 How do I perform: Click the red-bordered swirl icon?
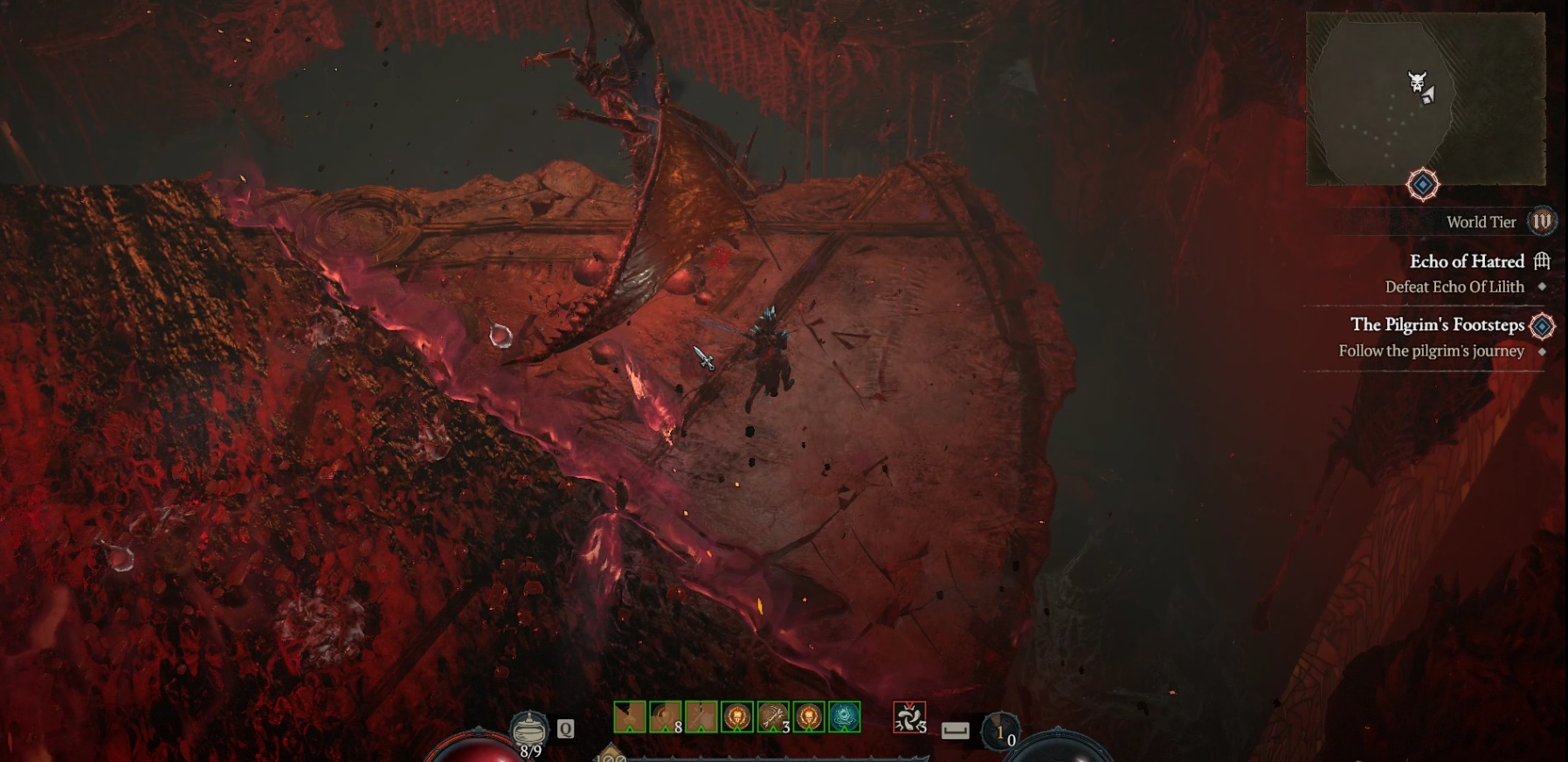click(909, 718)
